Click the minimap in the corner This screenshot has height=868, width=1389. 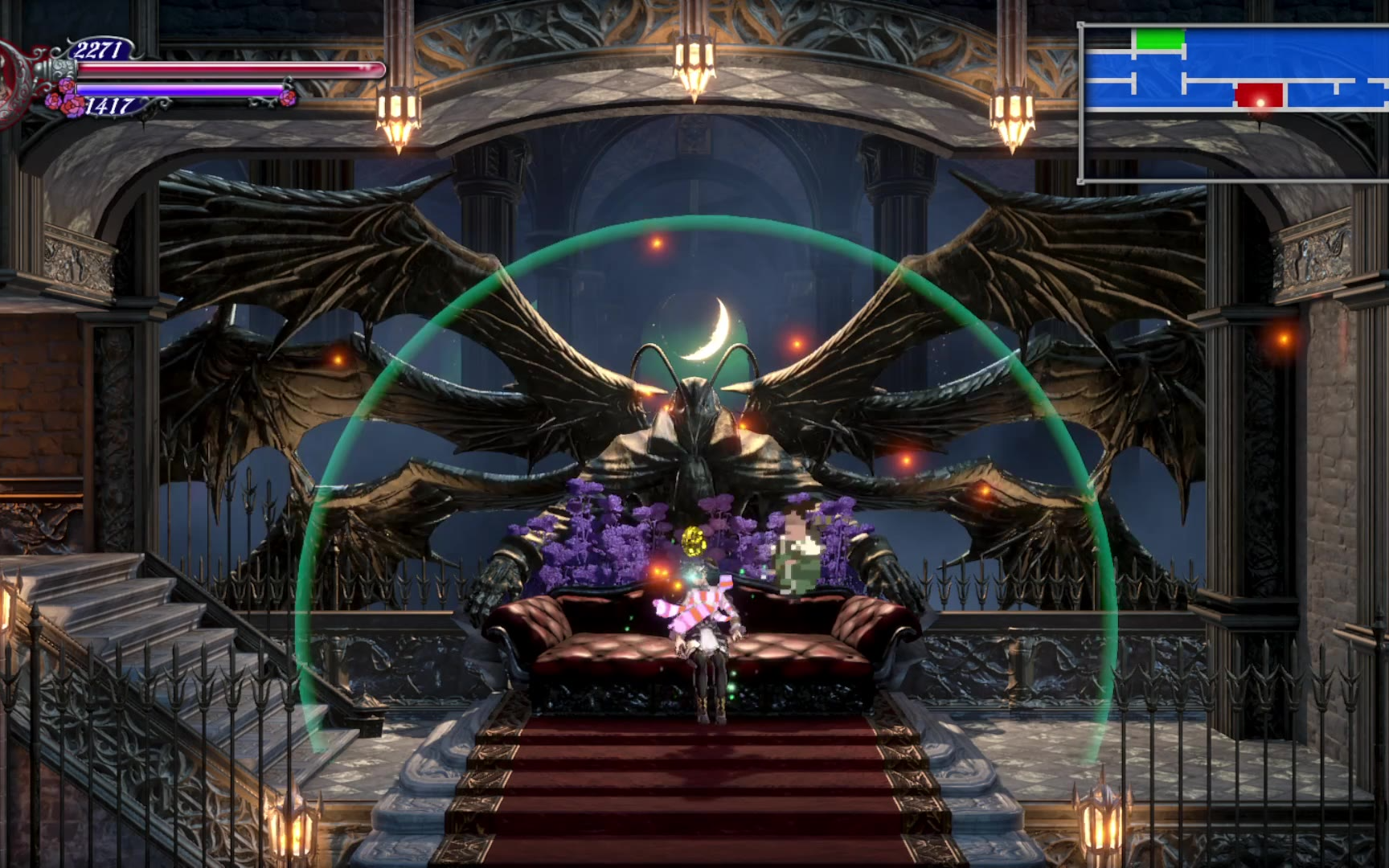click(1235, 103)
